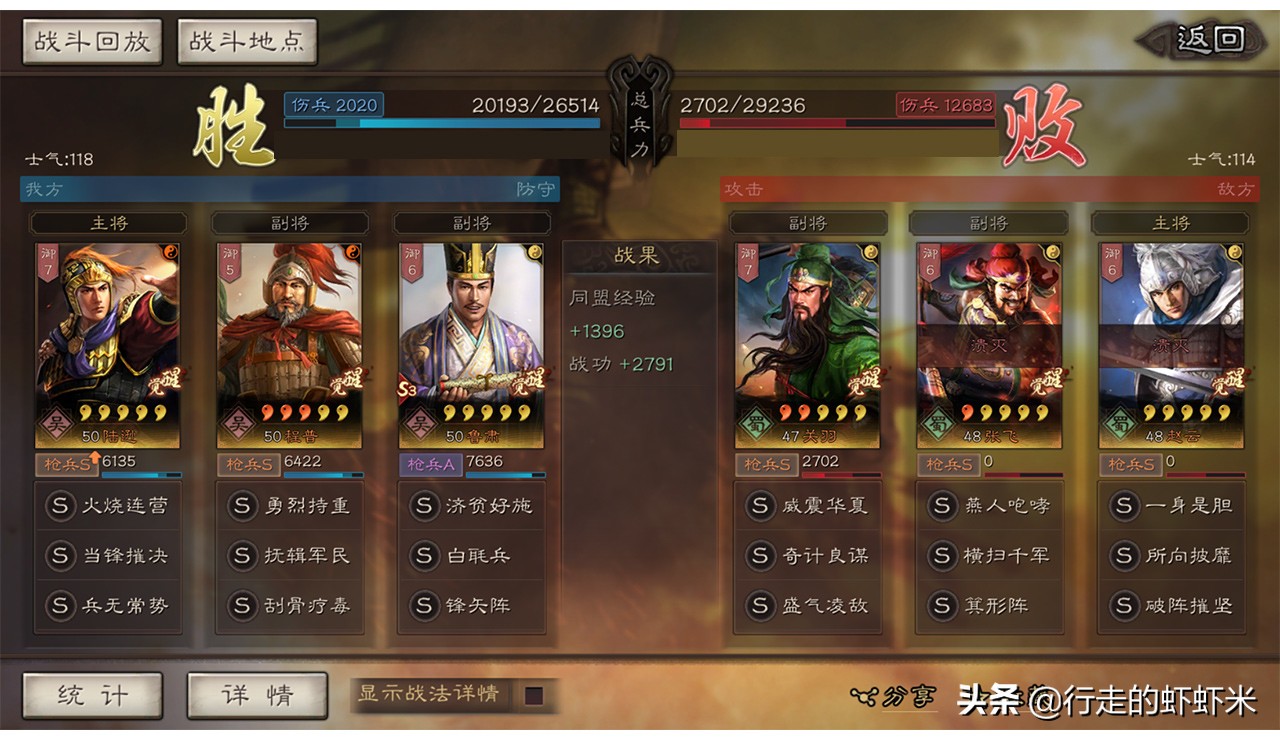Click 赵云's portrait thumbnail
1280x740 pixels.
[1171, 330]
